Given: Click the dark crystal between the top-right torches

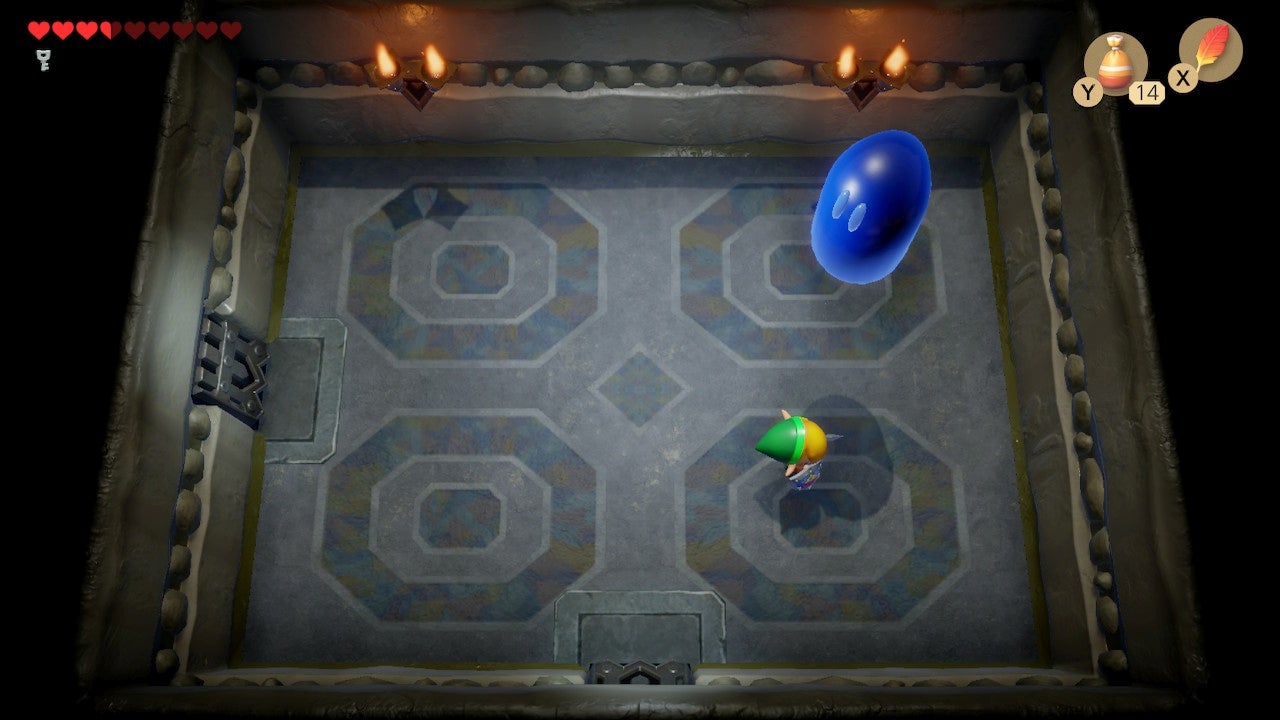Looking at the screenshot, I should [x=865, y=92].
